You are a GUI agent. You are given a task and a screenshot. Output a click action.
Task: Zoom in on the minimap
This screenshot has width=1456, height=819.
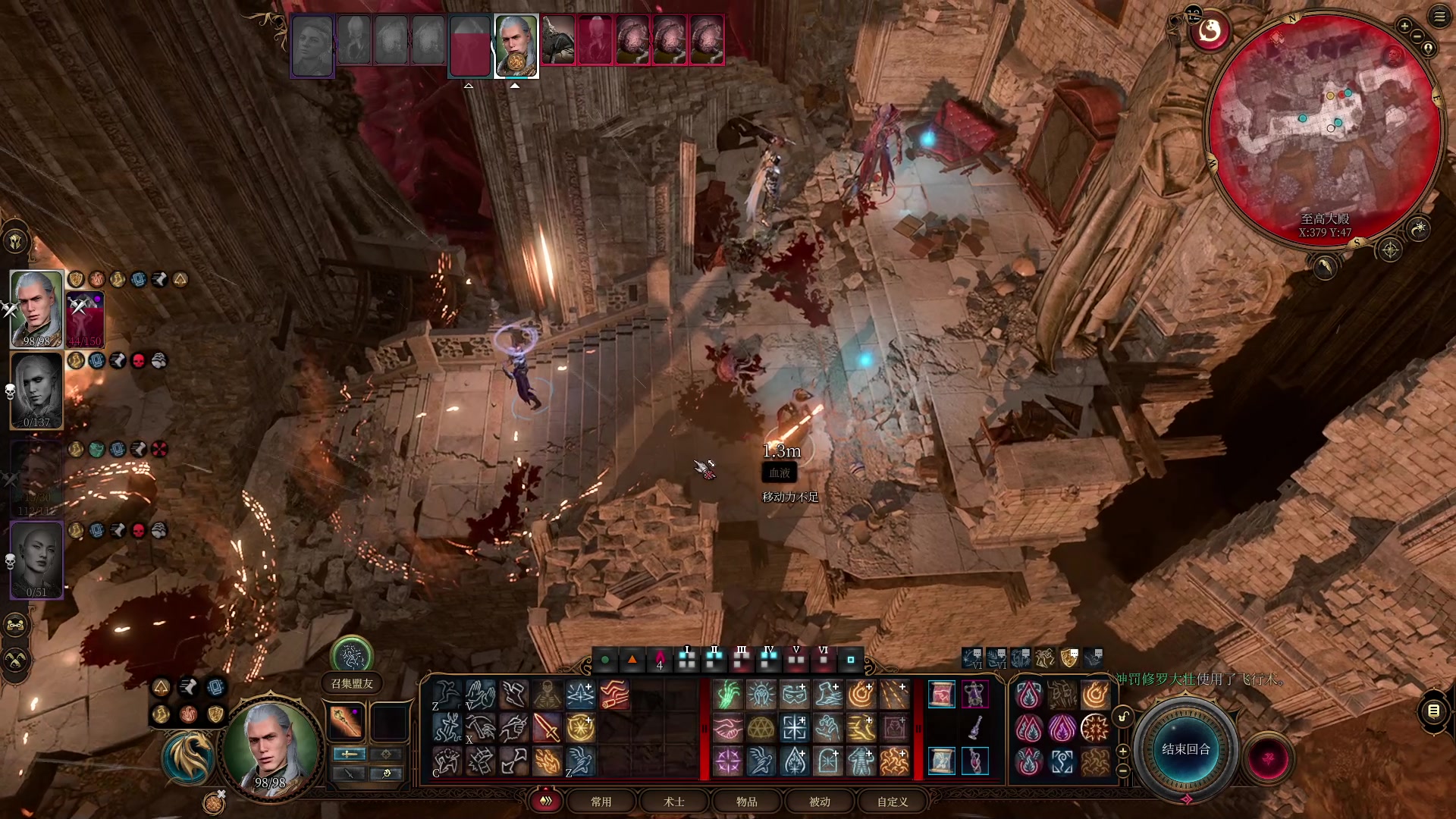(x=1404, y=27)
